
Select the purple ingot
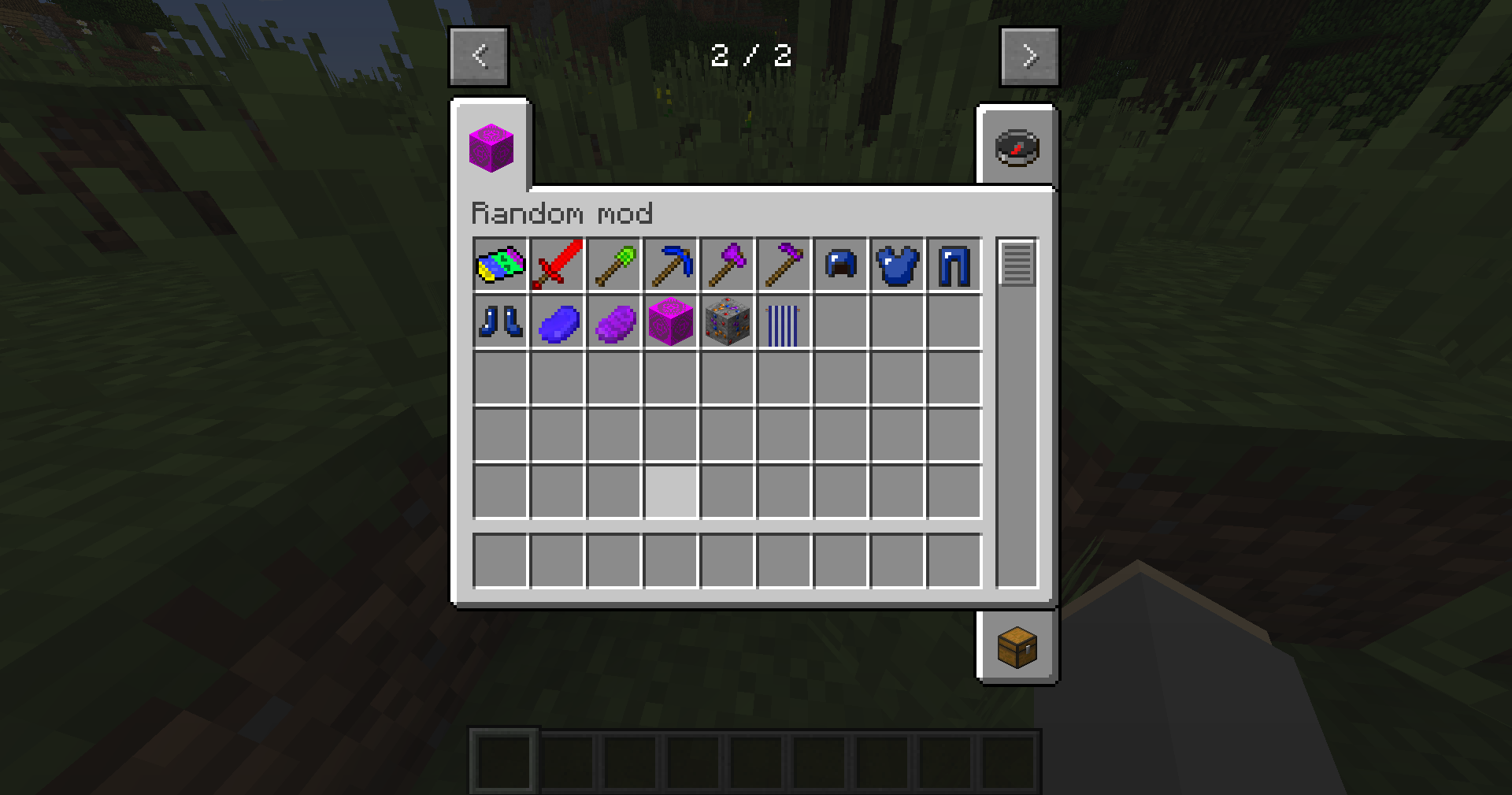613,321
